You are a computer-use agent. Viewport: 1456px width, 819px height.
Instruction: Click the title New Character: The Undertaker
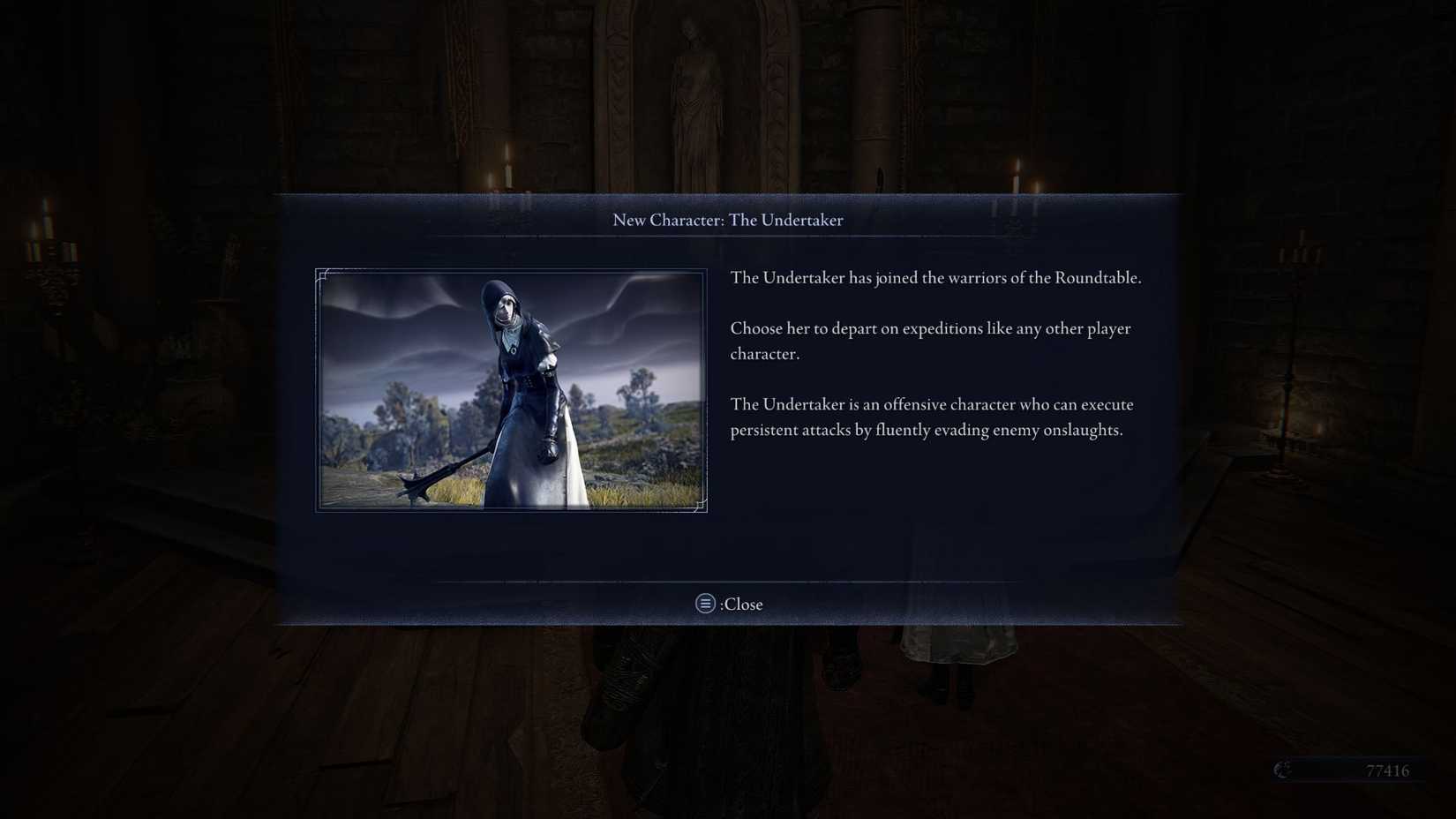(728, 220)
